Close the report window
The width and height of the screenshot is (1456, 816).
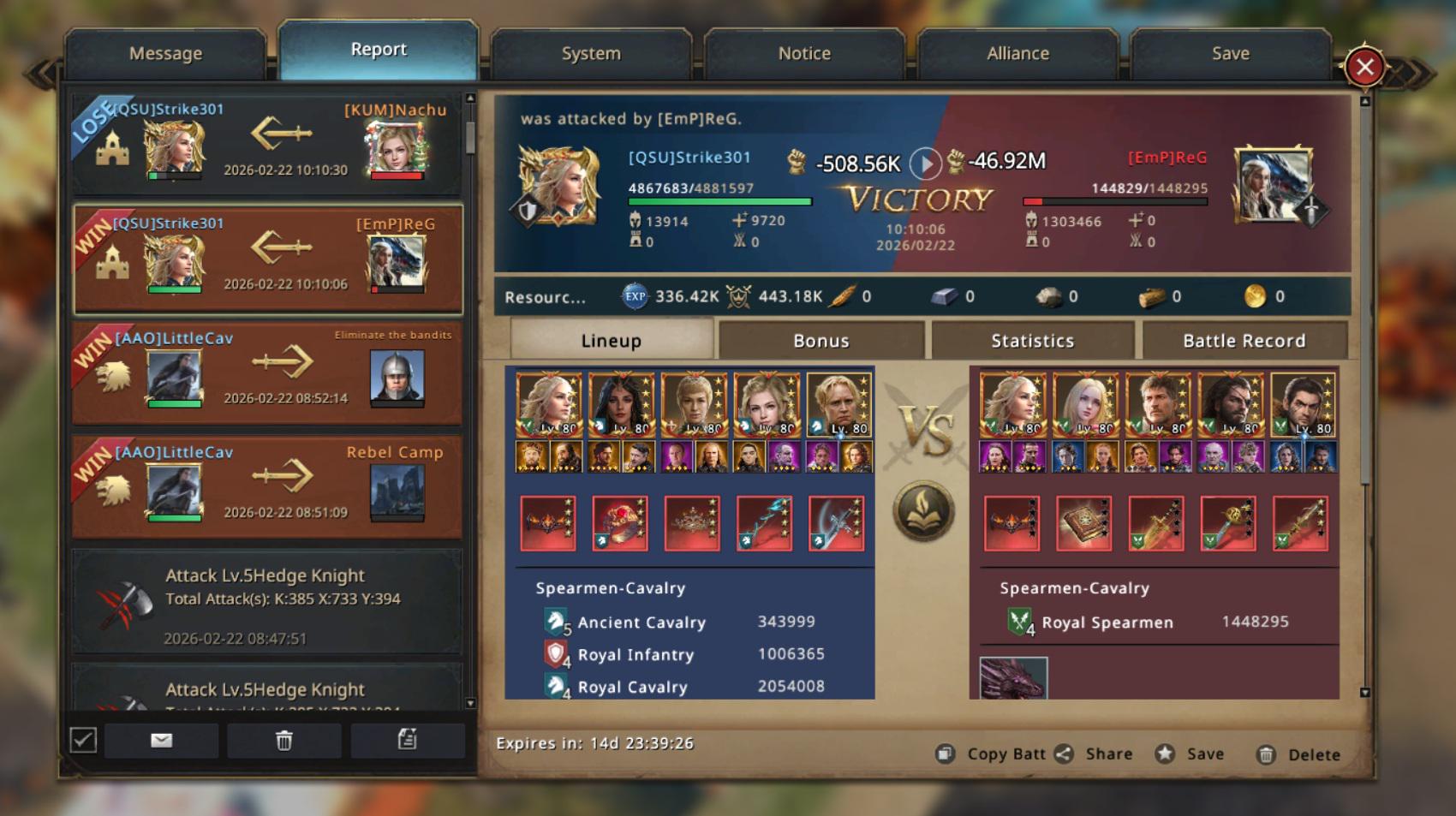pos(1364,67)
